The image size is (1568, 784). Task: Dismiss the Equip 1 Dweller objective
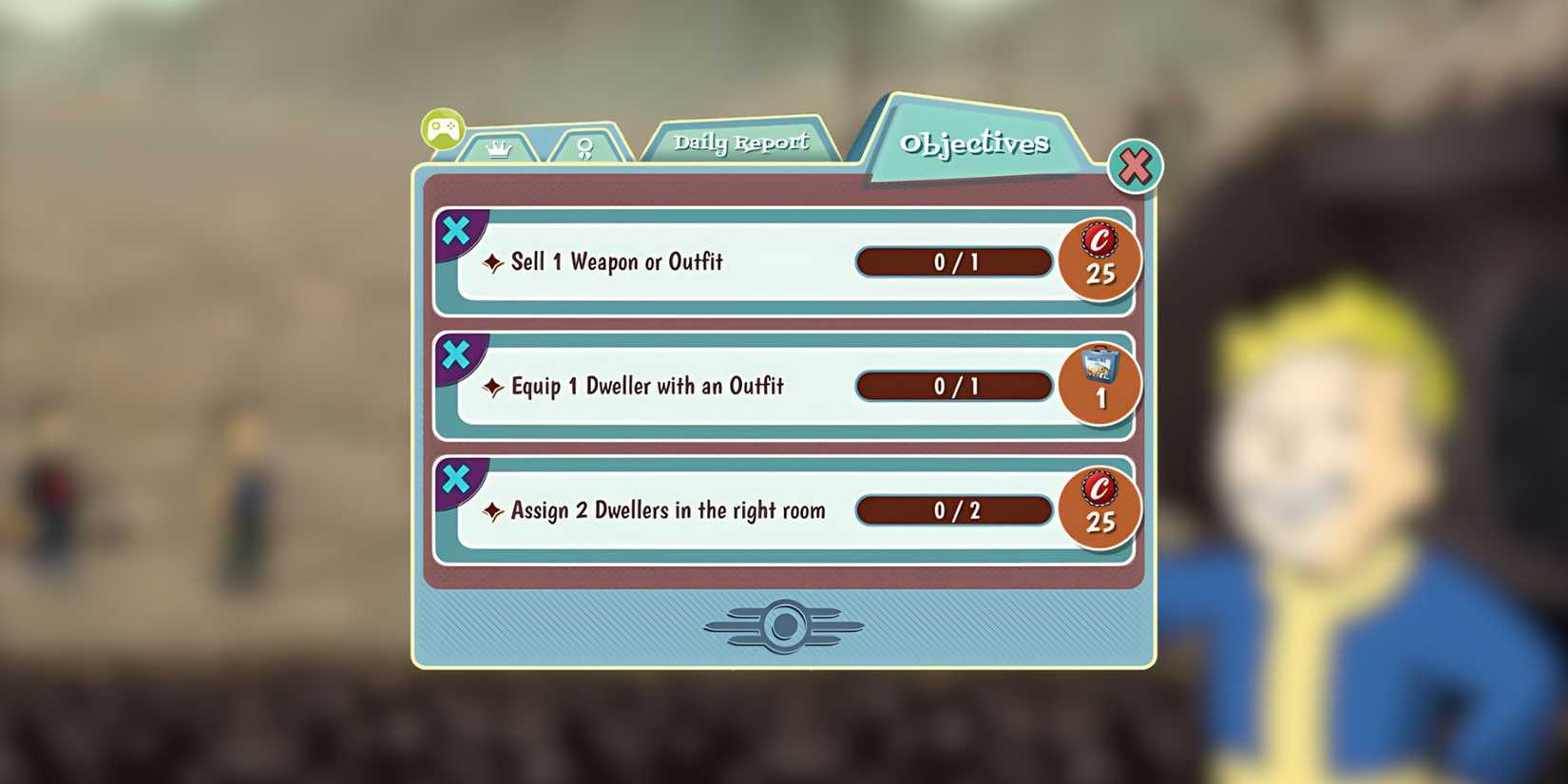[457, 354]
